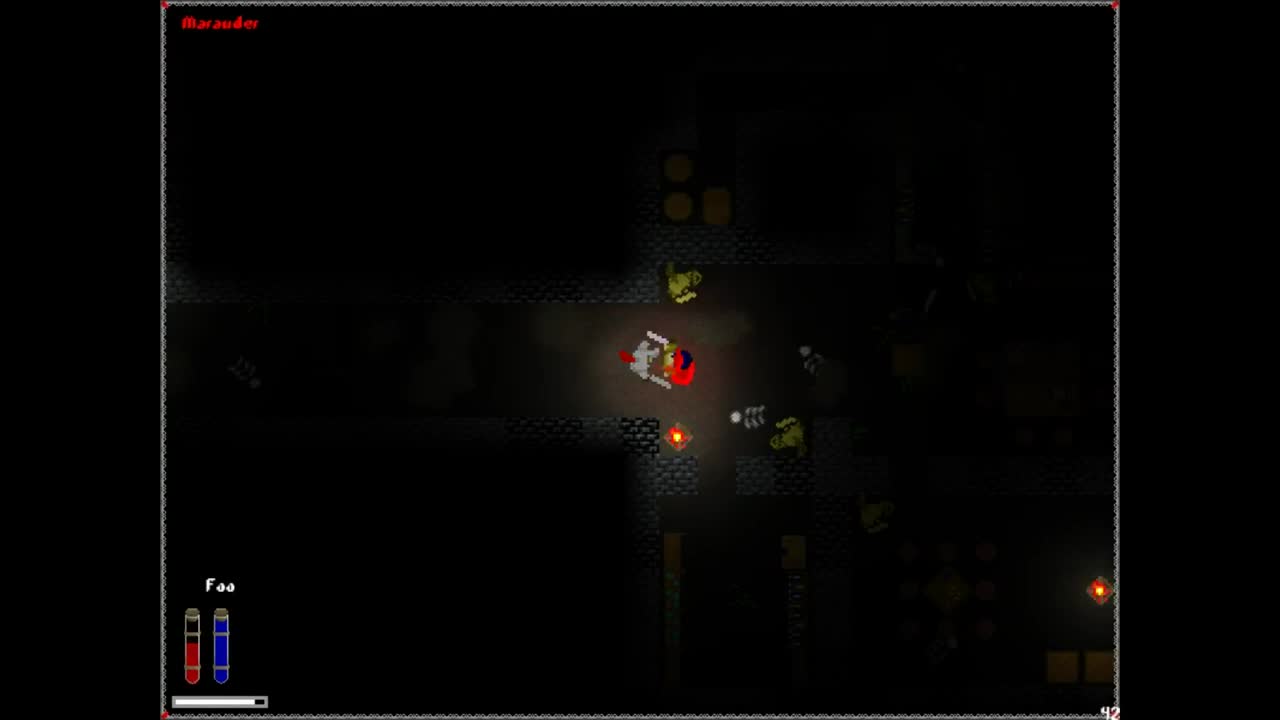The height and width of the screenshot is (720, 1280).
Task: Click the experience progress bar
Action: point(220,702)
